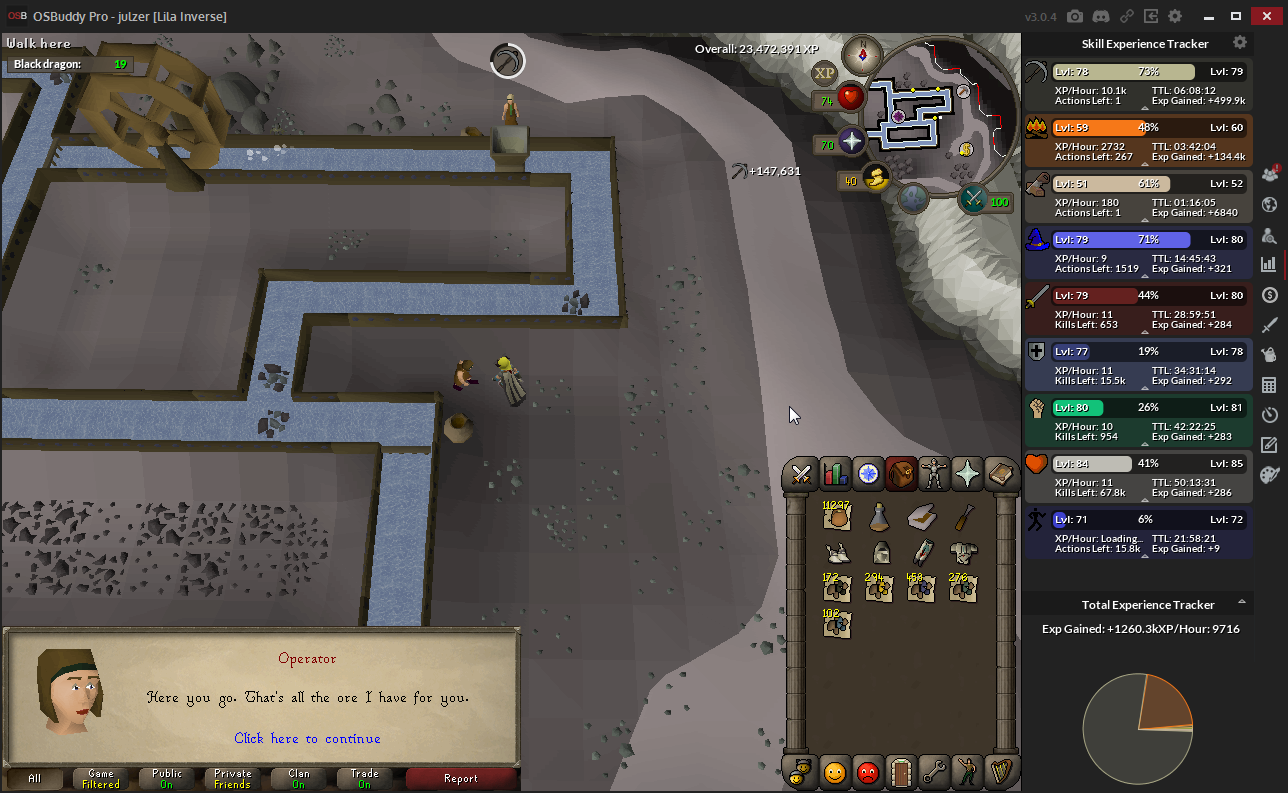The width and height of the screenshot is (1288, 793).
Task: Open the Worn Equipment tab
Action: pyautogui.click(x=934, y=474)
